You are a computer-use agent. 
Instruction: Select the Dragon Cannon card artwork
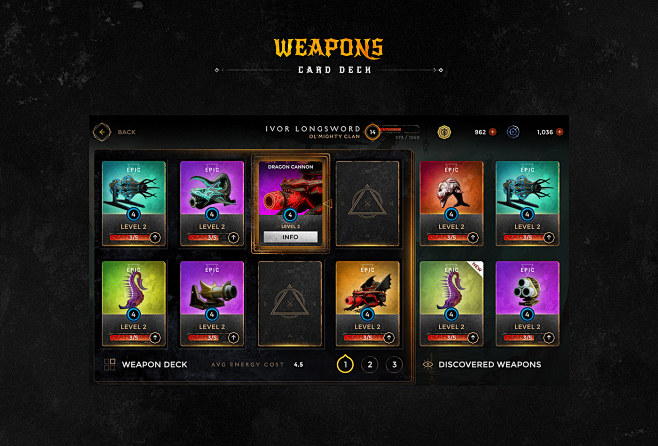(291, 193)
